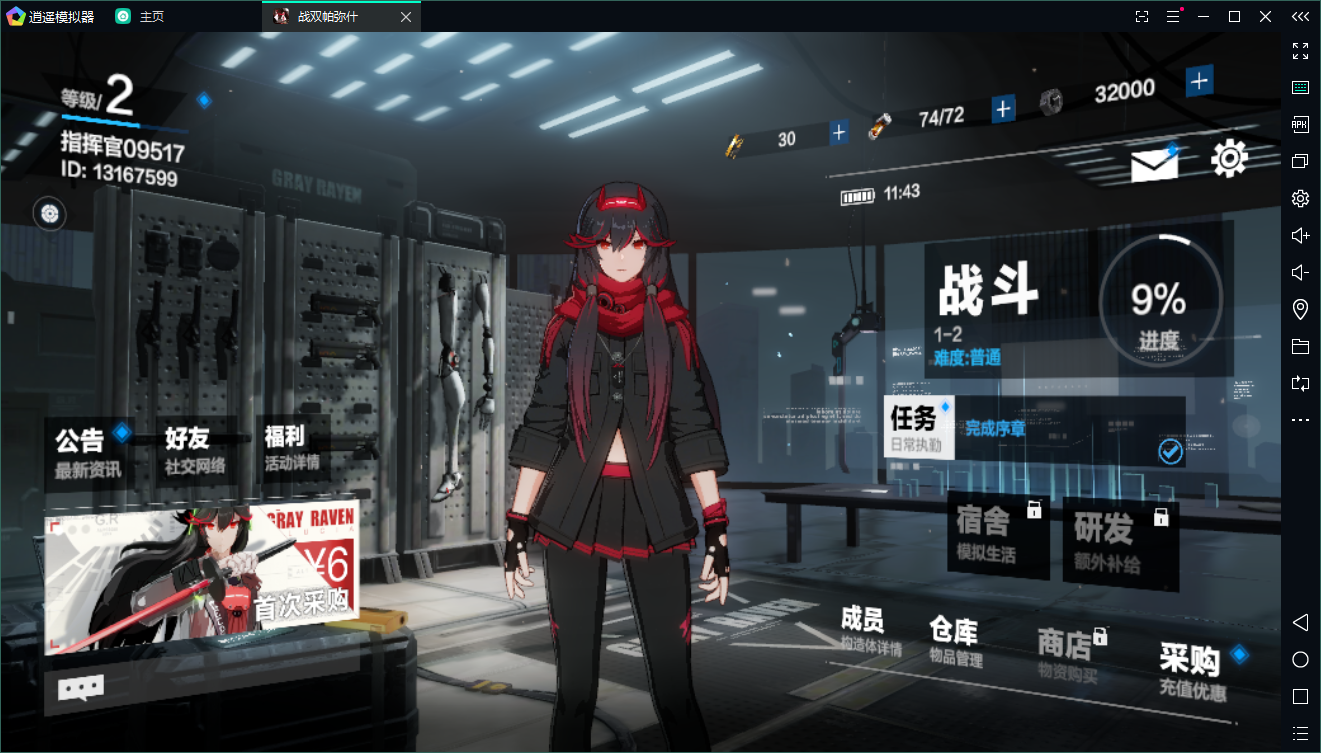This screenshot has width=1321, height=753.
Task: Select the locked 宿舍 dormitory
Action: coord(997,535)
